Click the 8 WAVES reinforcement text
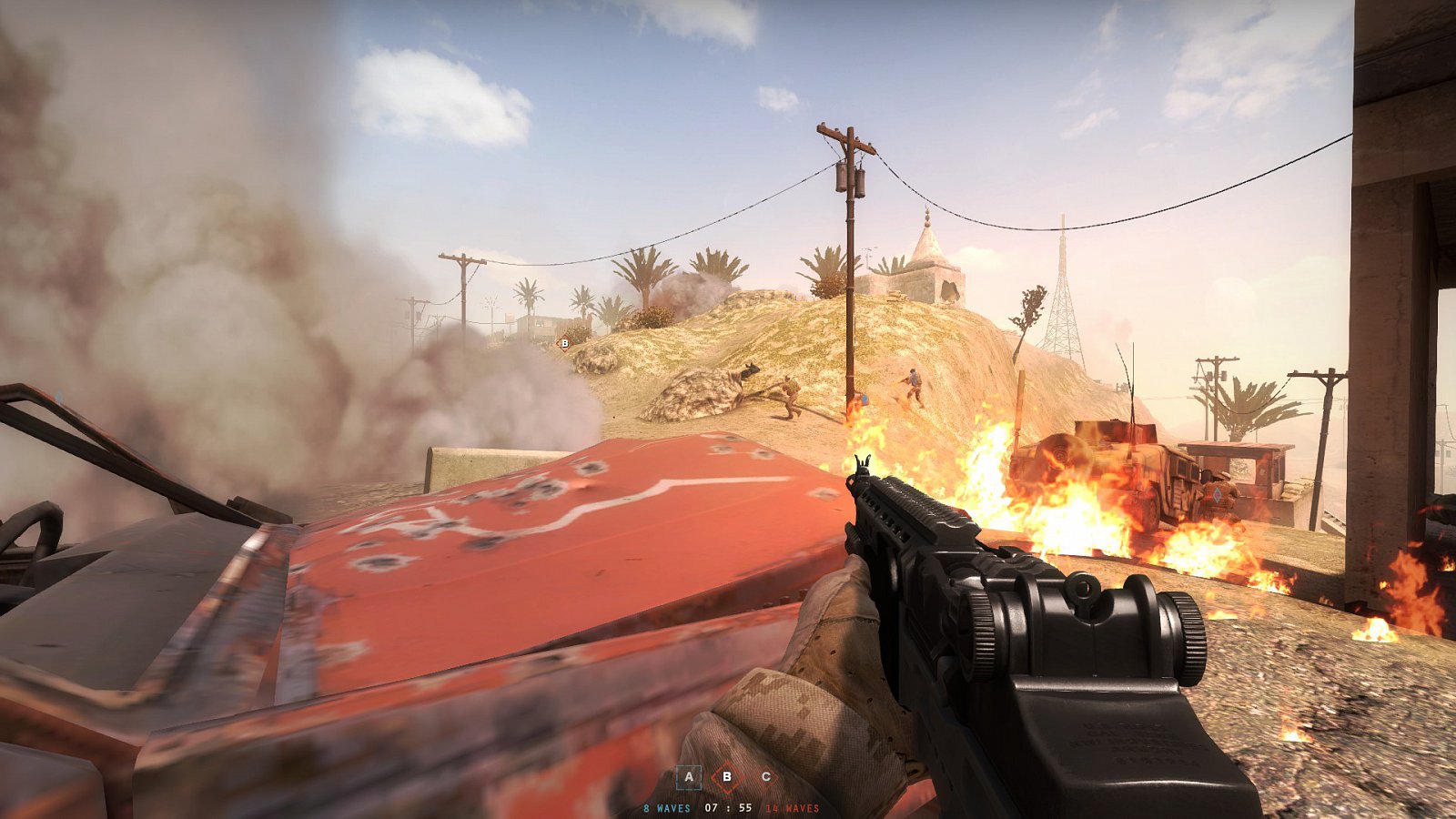This screenshot has width=1456, height=819. pos(667,807)
